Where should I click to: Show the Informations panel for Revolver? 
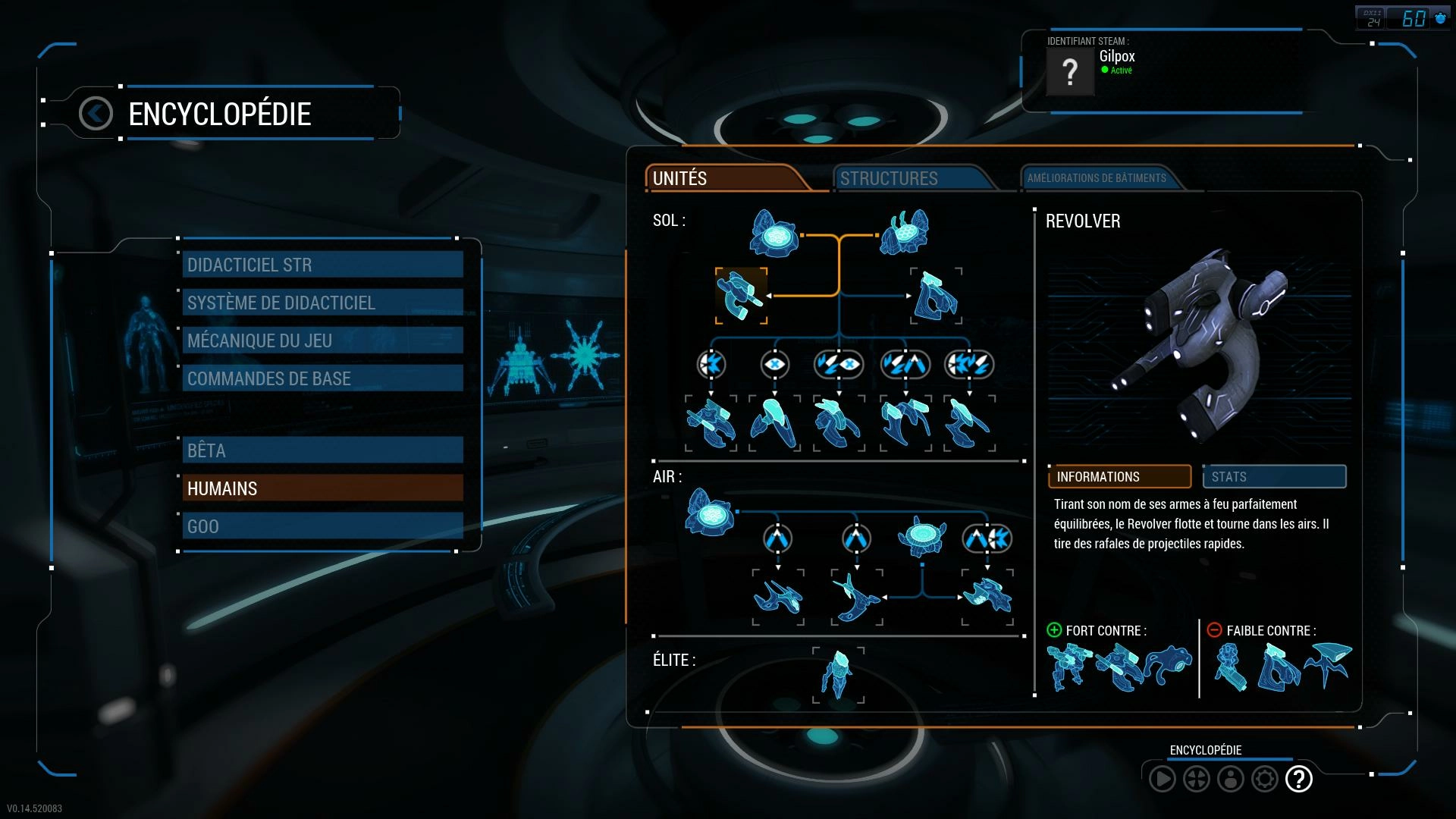tap(1119, 476)
